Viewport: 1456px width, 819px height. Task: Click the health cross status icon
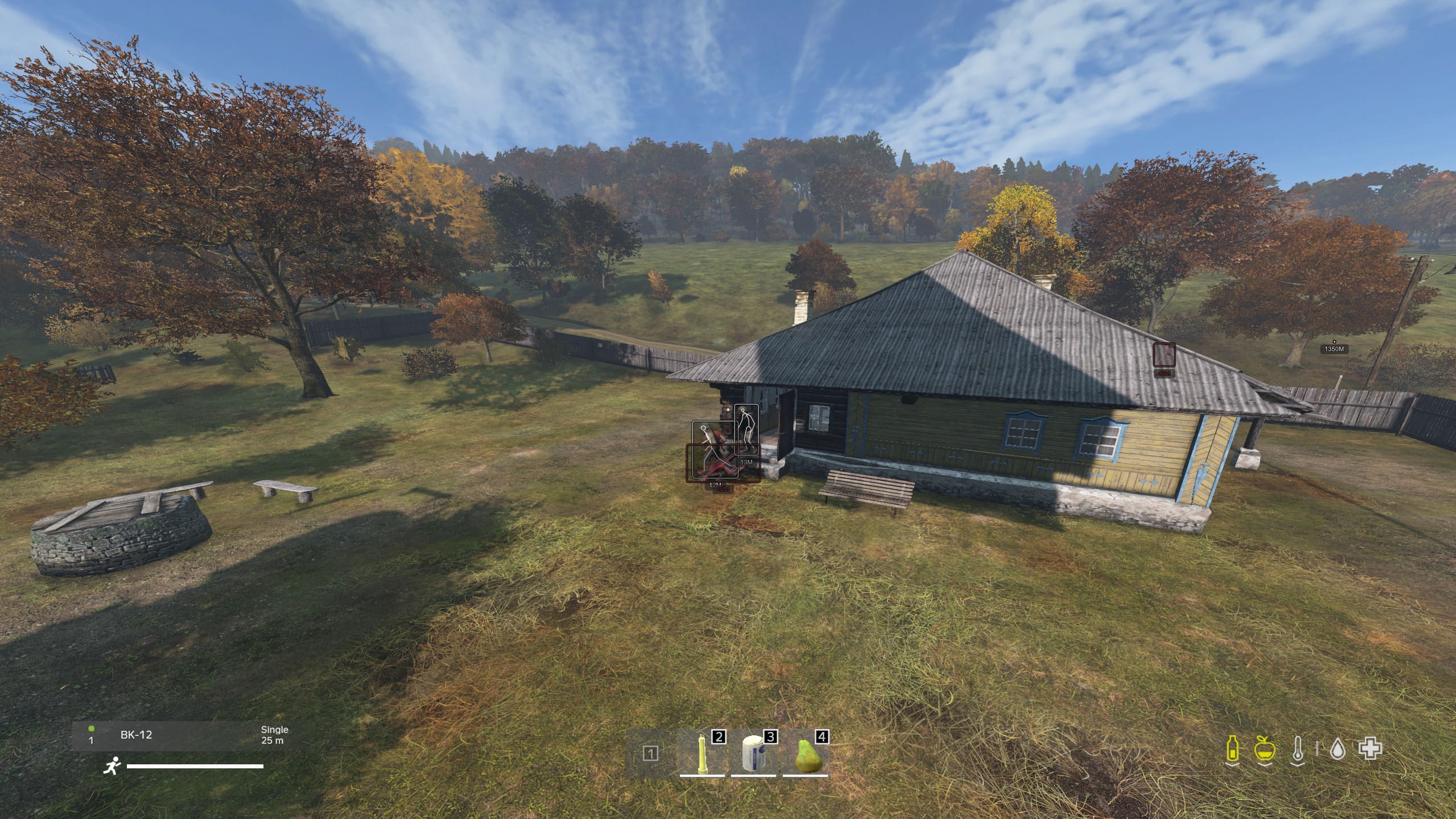click(1370, 748)
